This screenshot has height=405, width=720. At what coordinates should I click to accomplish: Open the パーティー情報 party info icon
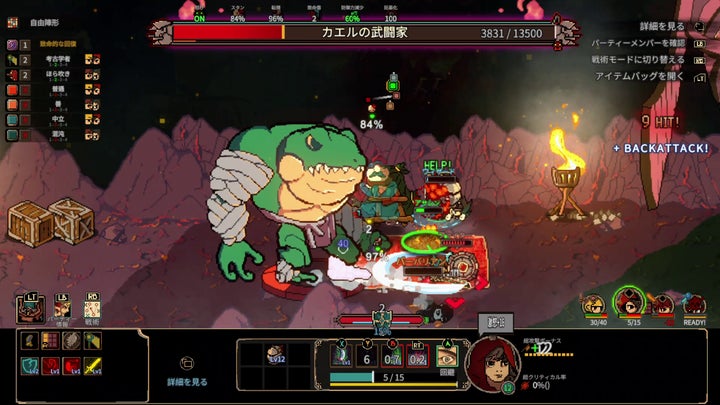61,309
